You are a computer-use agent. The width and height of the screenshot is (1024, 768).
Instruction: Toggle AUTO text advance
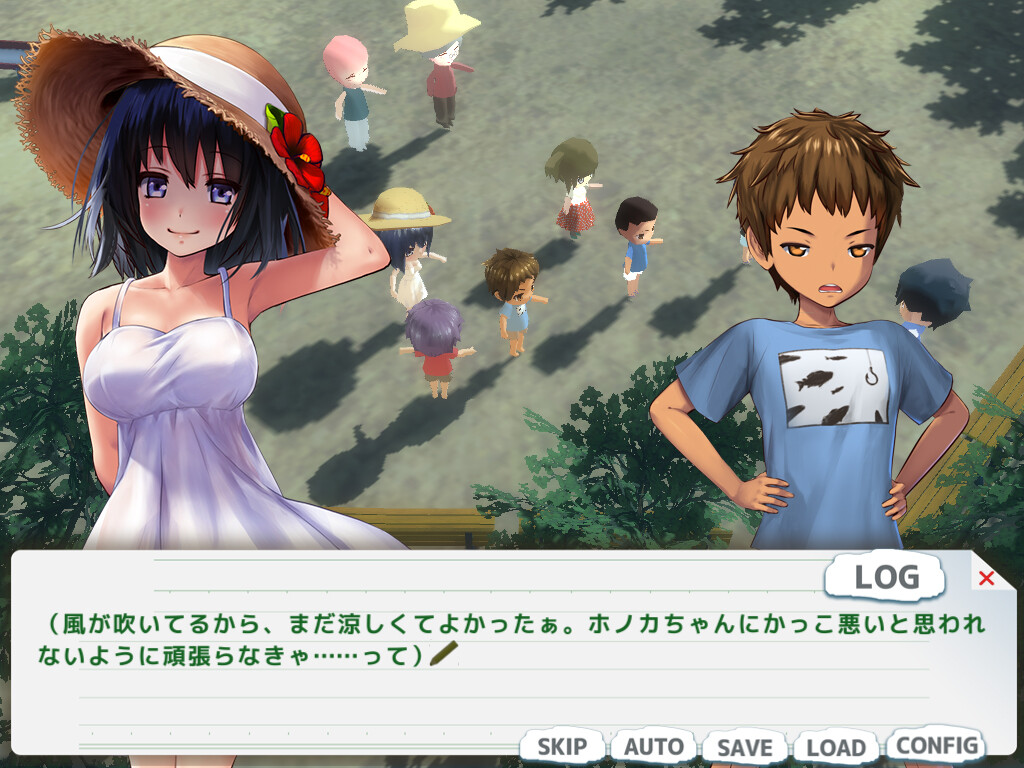coord(654,747)
